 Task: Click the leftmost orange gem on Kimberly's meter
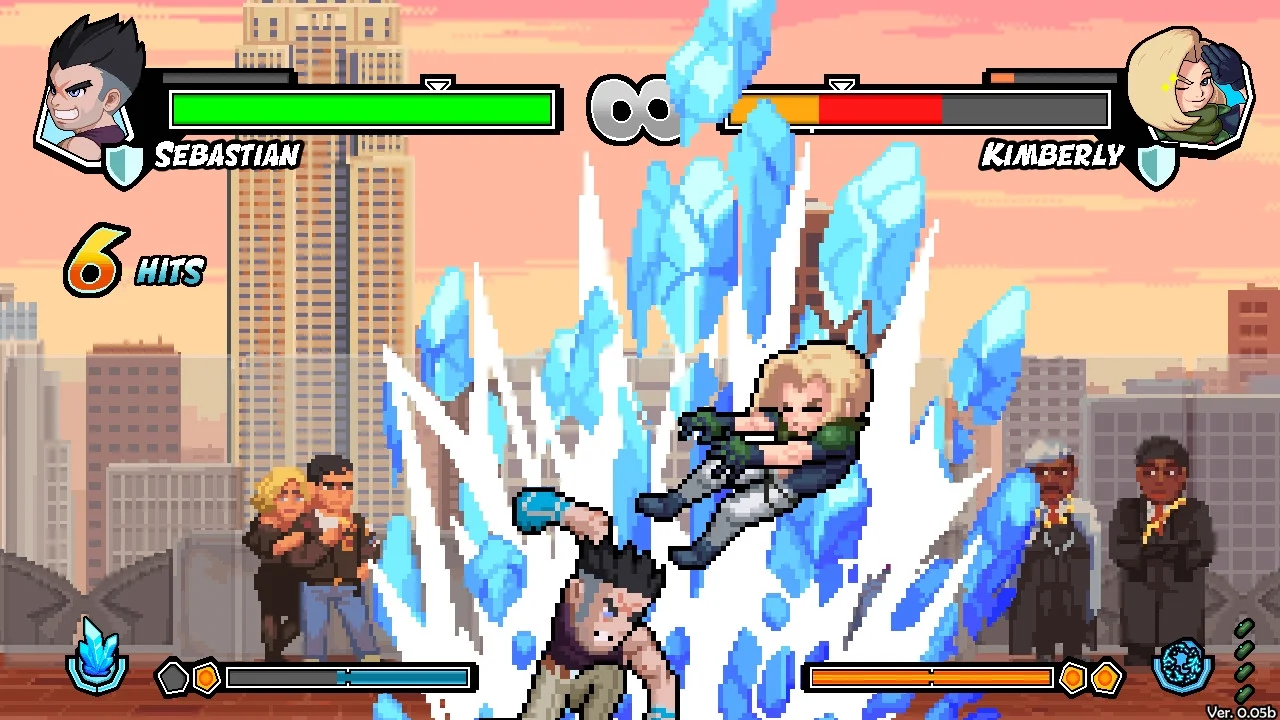(1072, 677)
